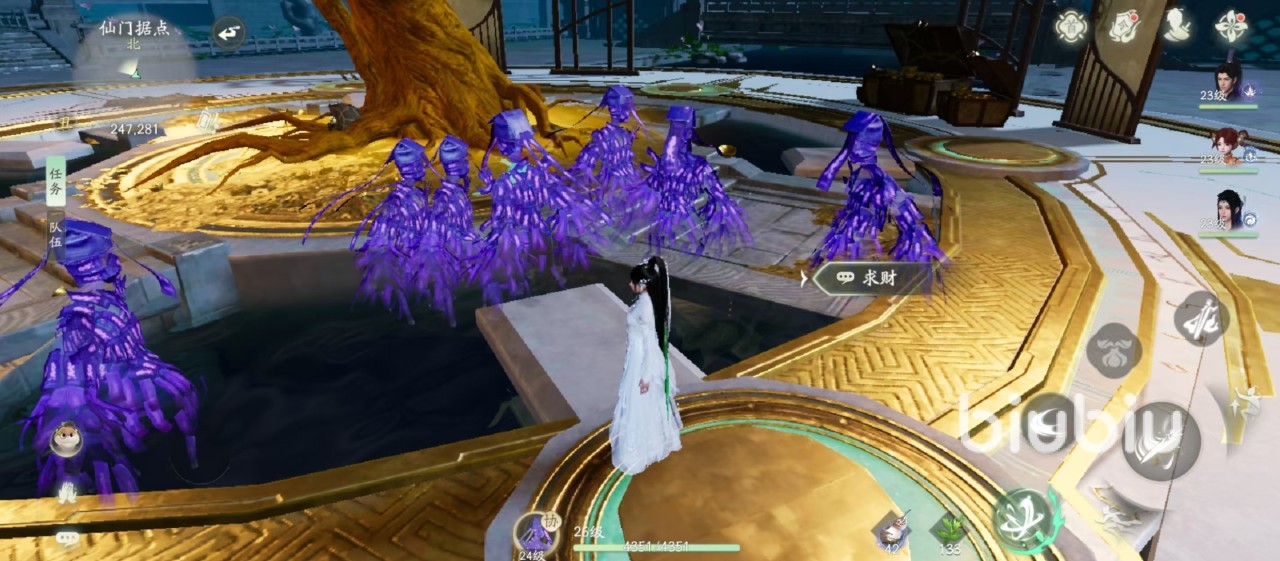Use the herb item with 133 count
The image size is (1280, 561).
point(949,529)
